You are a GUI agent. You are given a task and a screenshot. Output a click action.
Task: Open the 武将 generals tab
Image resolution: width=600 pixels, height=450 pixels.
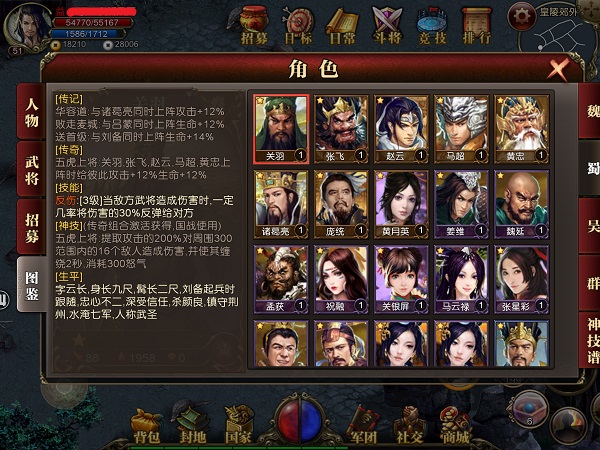[x=32, y=169]
